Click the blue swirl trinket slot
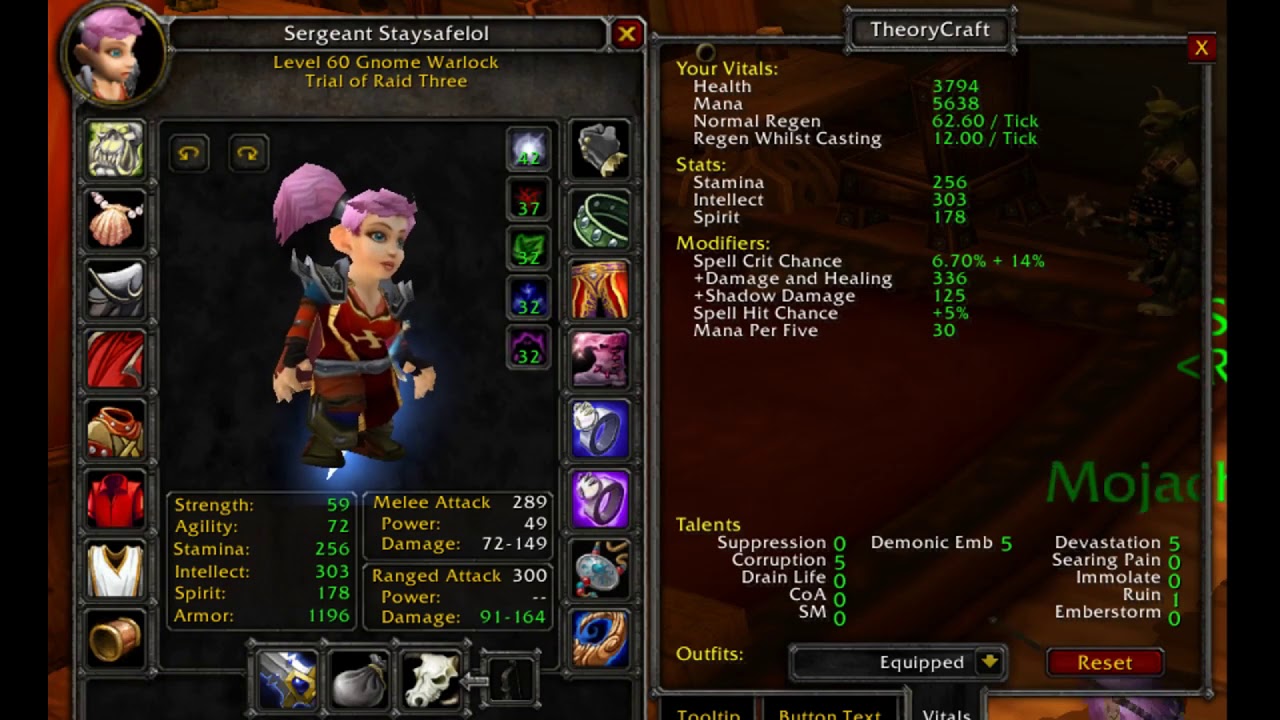 click(600, 640)
